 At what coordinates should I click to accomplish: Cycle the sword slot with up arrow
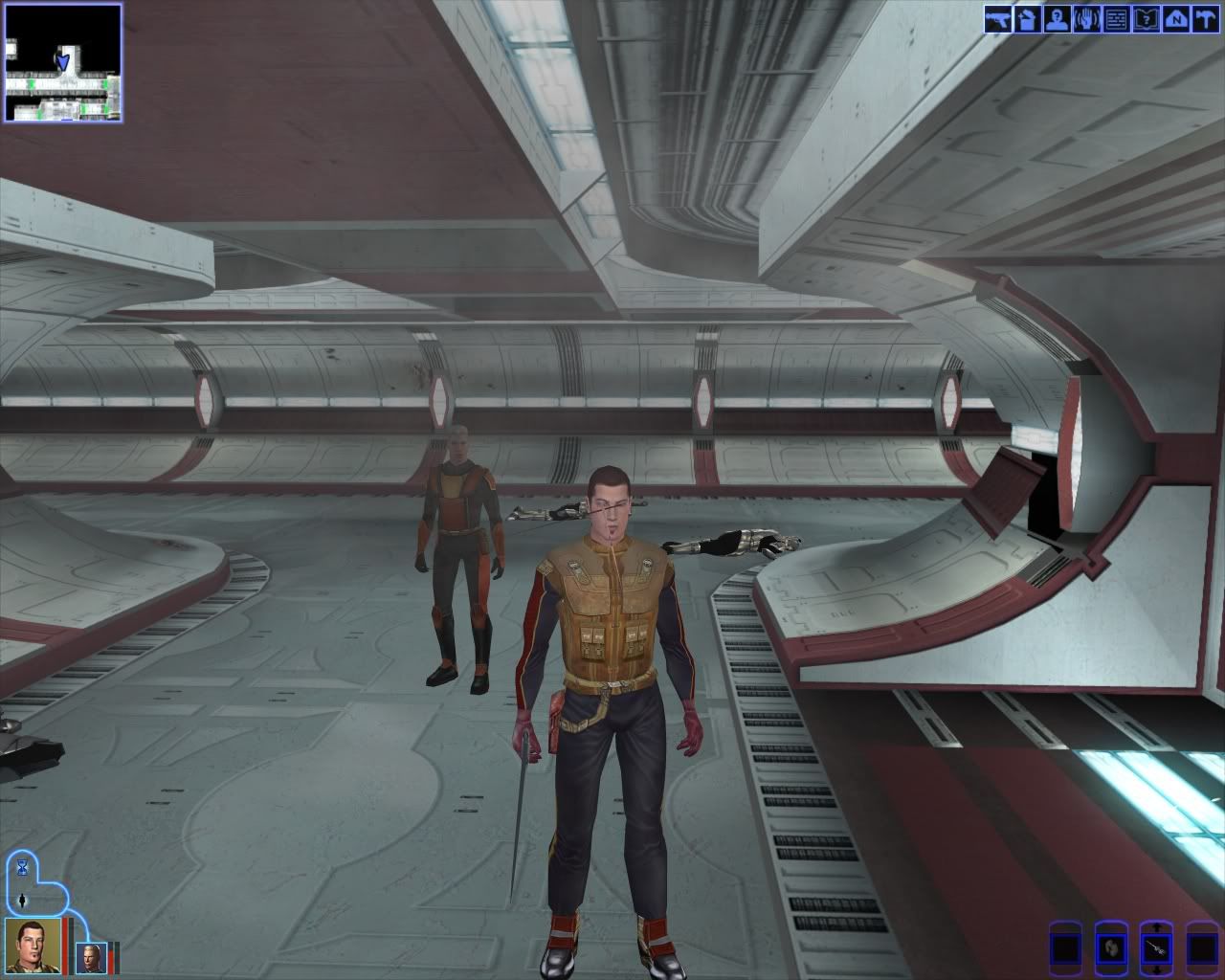pos(1155,929)
